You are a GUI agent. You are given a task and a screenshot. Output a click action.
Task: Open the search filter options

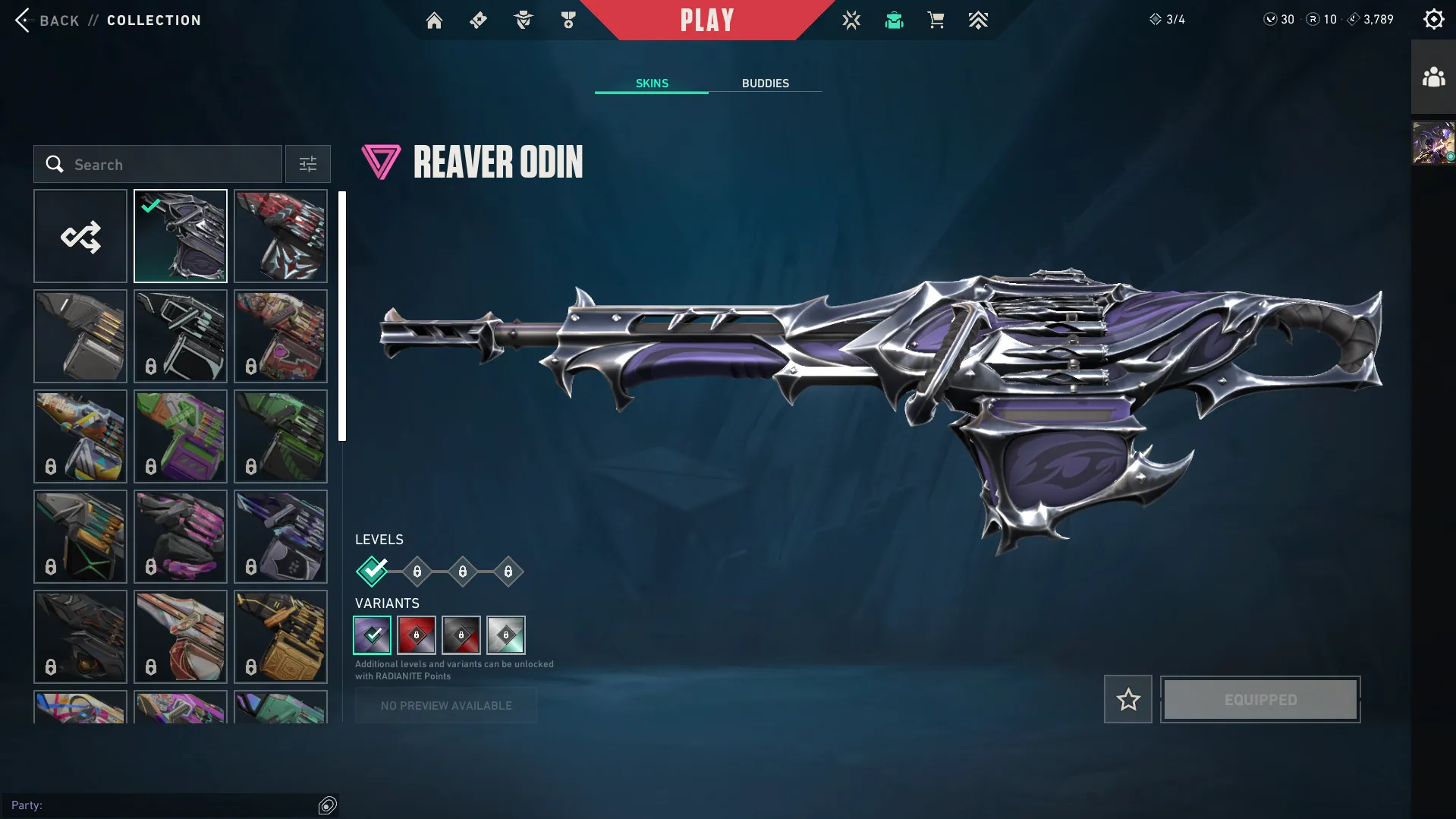(307, 164)
